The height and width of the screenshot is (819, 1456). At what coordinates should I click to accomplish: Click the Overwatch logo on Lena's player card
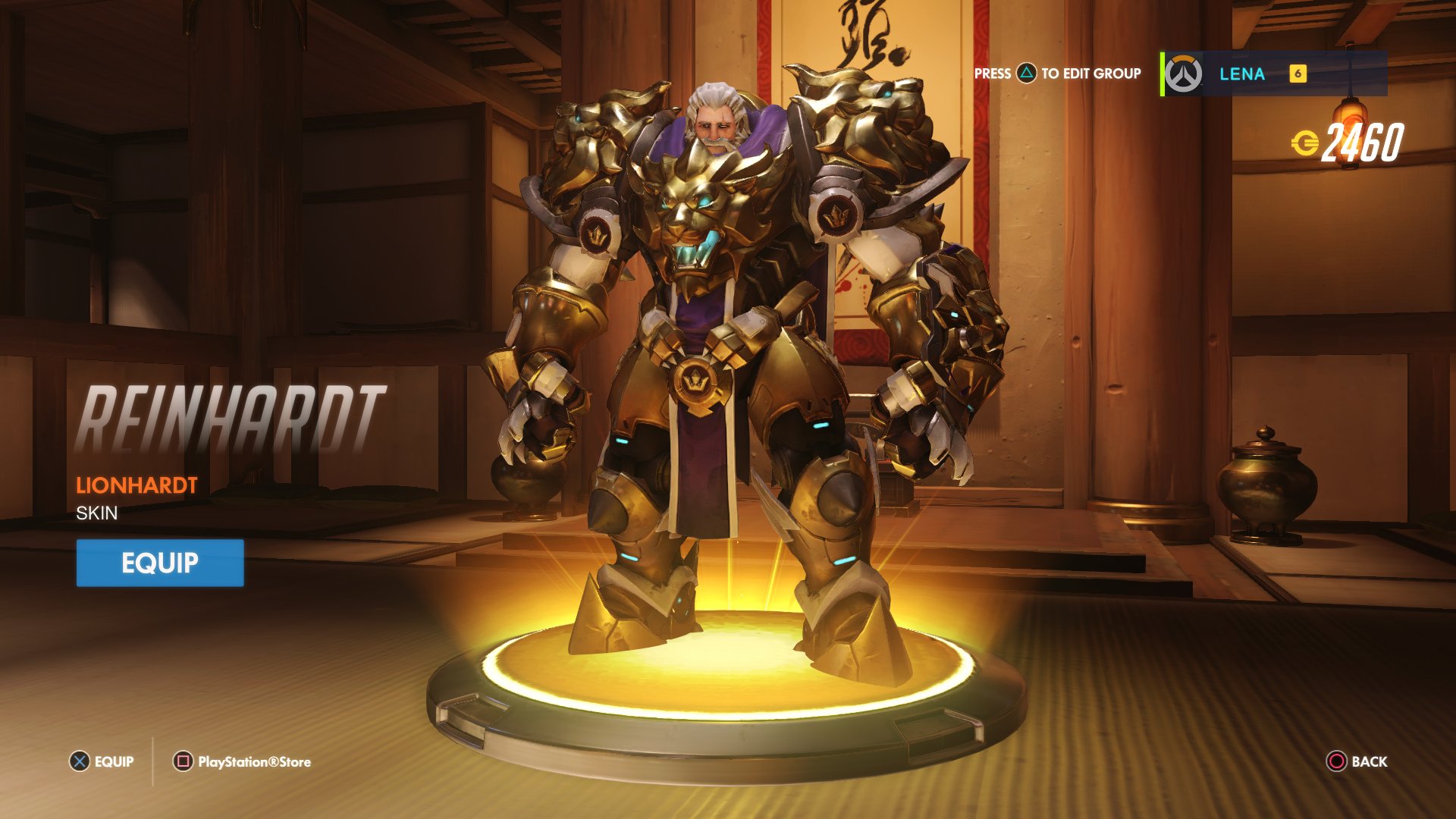[1184, 74]
